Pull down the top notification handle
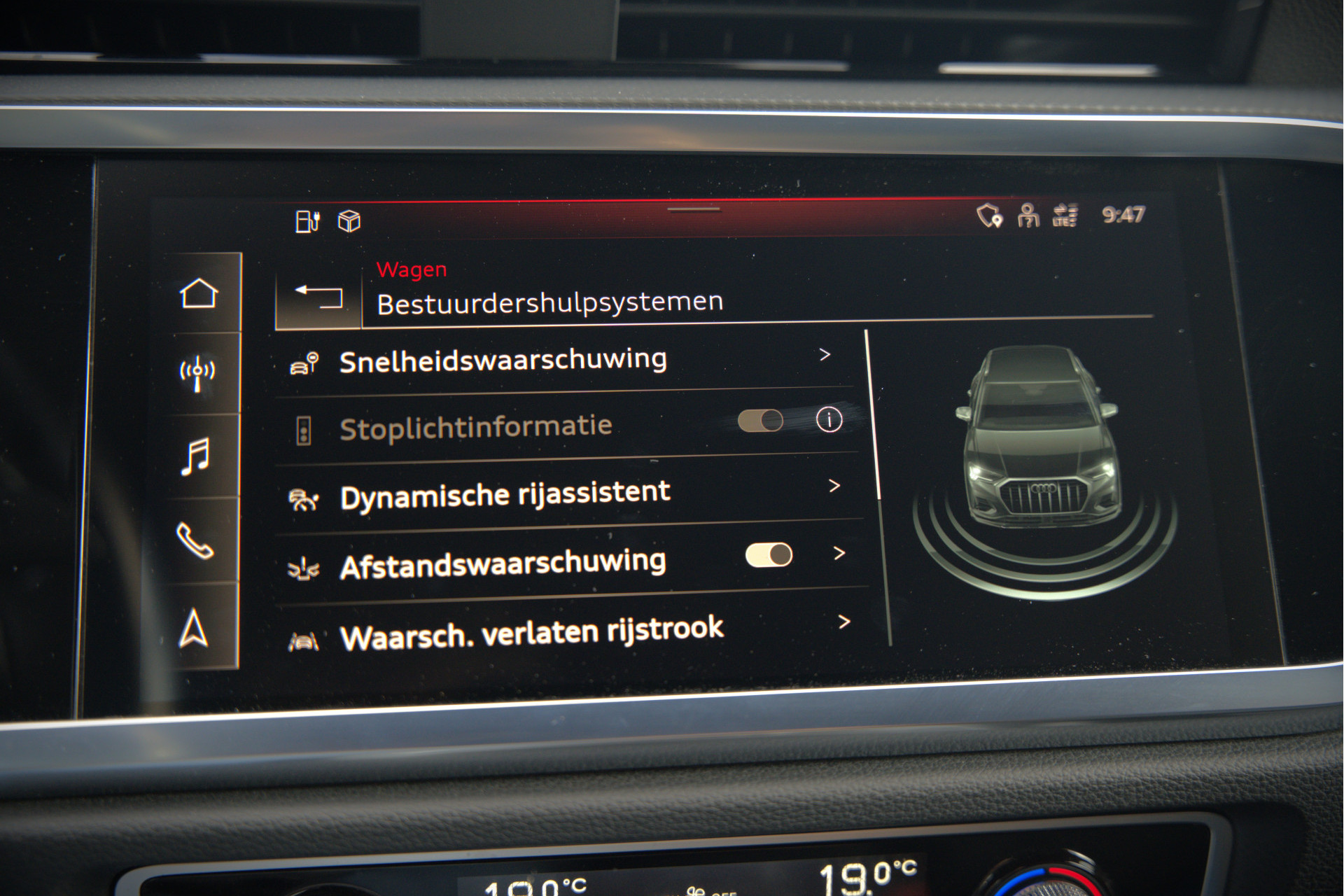The width and height of the screenshot is (1344, 896). pos(693,209)
